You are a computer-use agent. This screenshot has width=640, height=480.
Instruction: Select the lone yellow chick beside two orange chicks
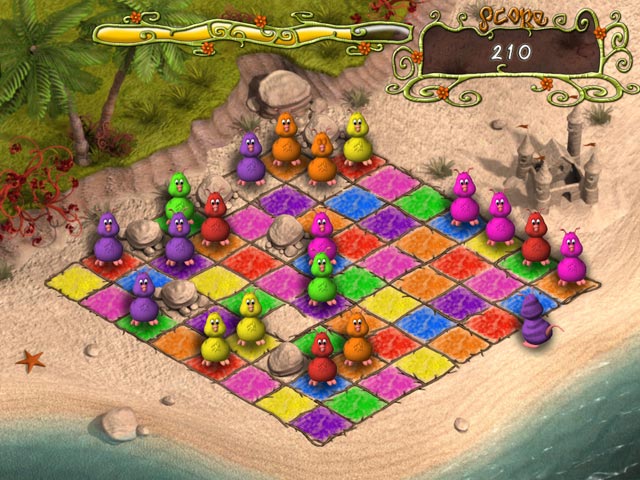(x=357, y=138)
